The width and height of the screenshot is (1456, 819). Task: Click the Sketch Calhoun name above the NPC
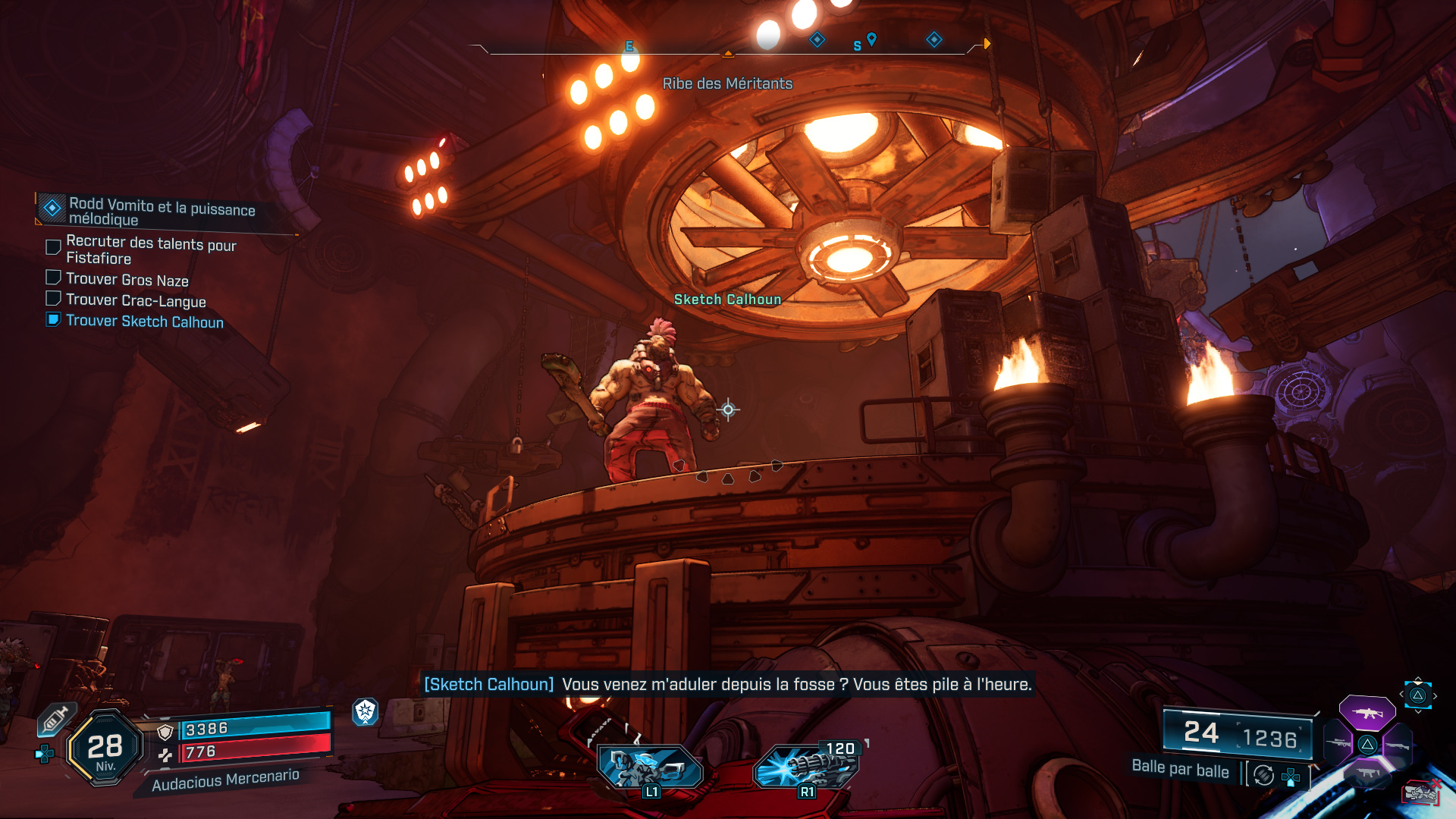click(x=727, y=300)
